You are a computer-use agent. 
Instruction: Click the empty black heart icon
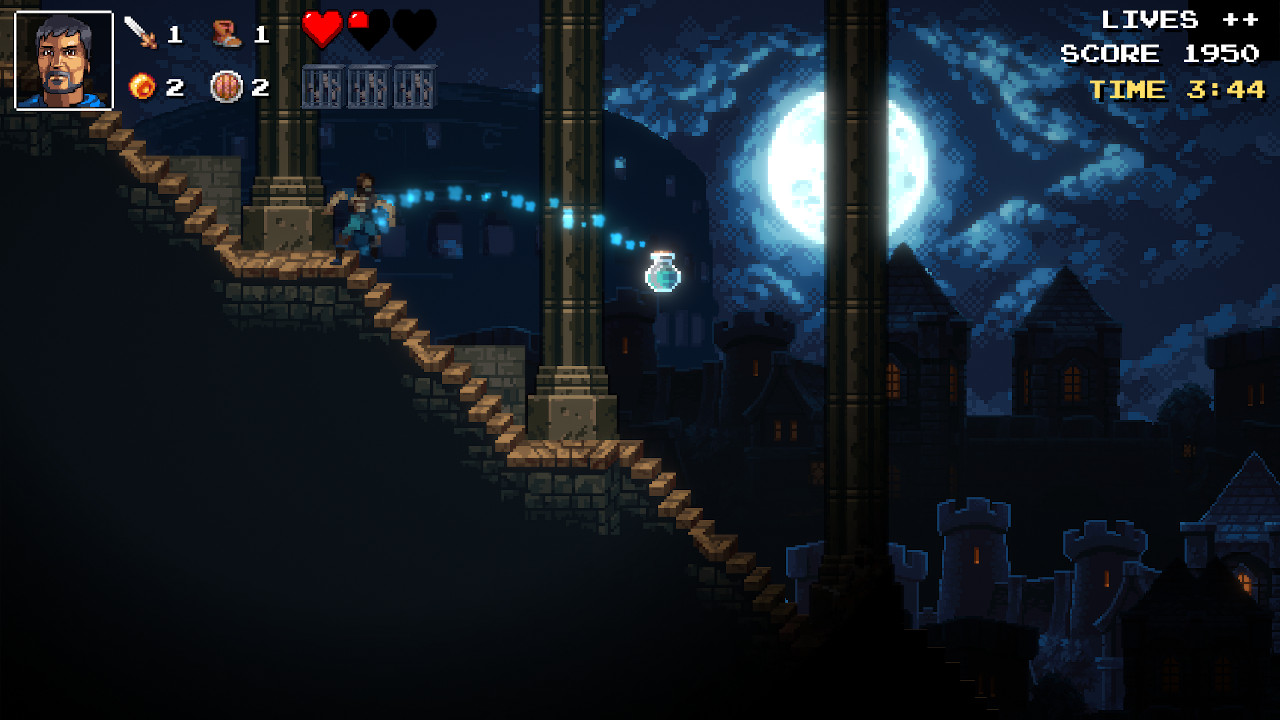pyautogui.click(x=413, y=30)
